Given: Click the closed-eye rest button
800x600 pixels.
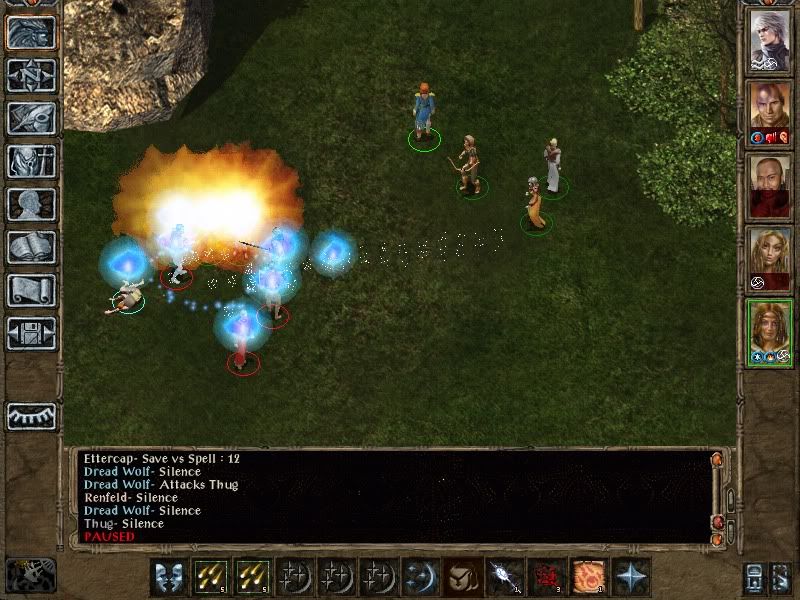Looking at the screenshot, I should [31, 416].
